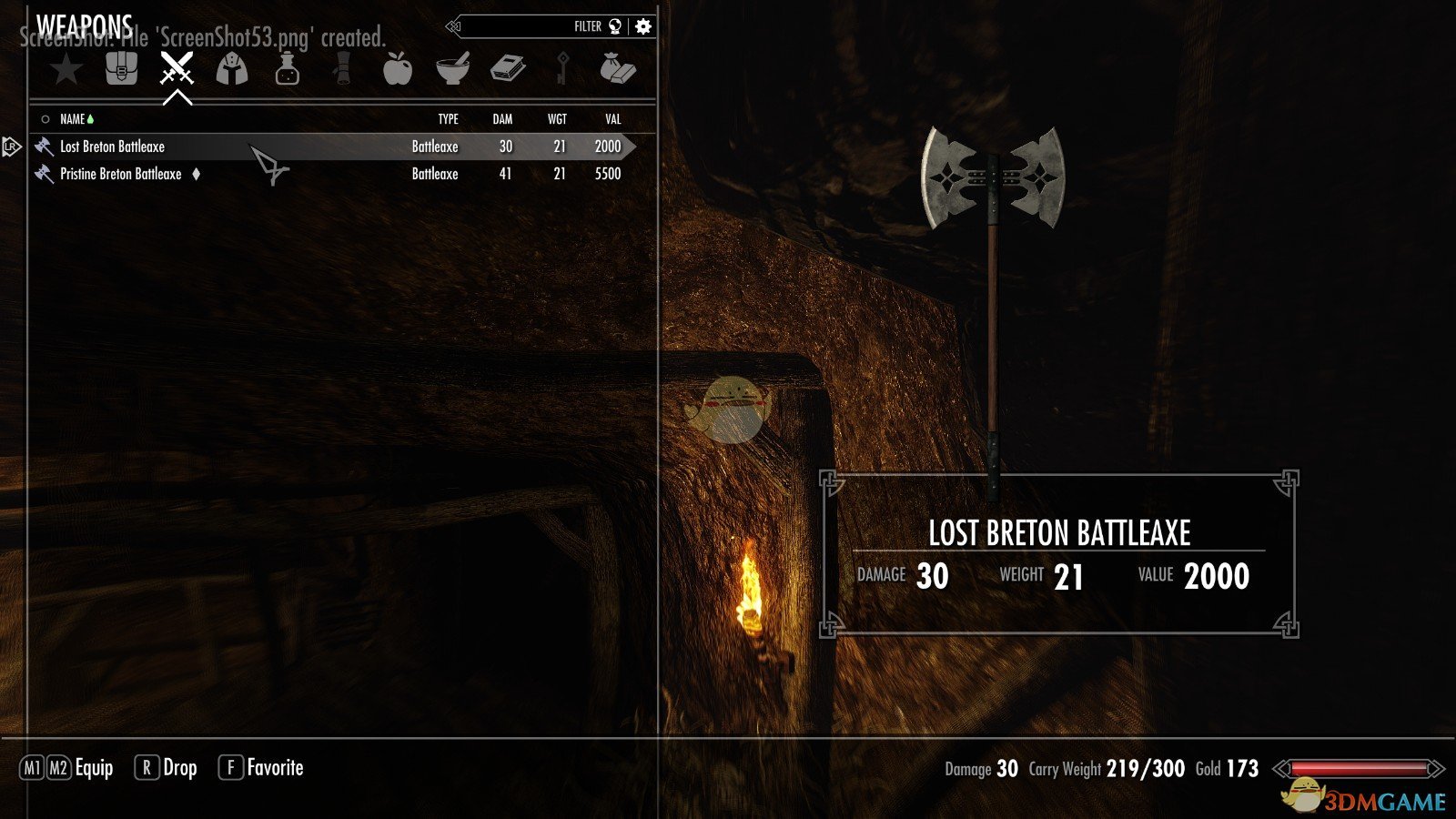Sort items by the NAME column
The image size is (1456, 819).
72,119
